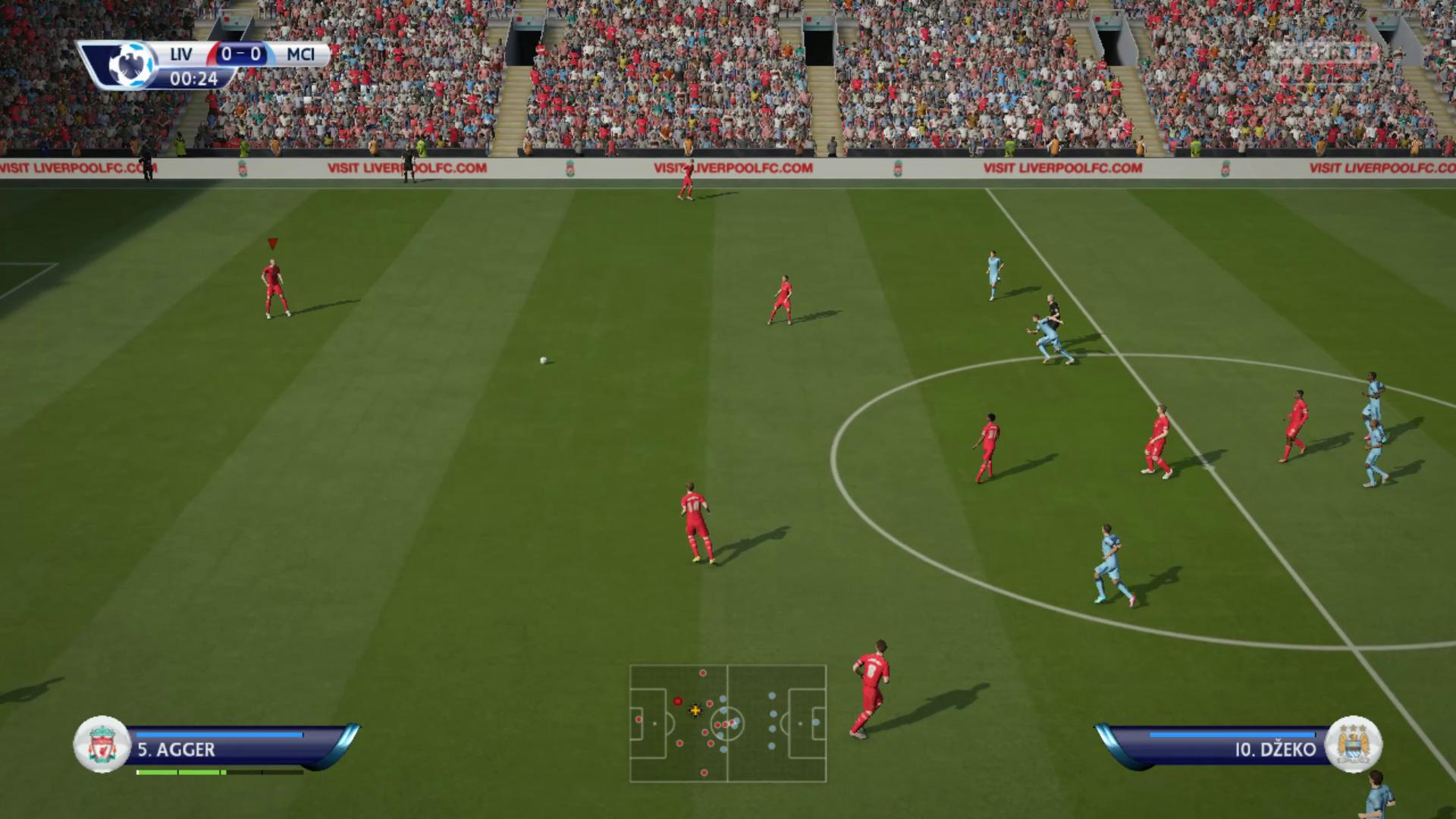Click the pitch radar minimap
This screenshot has height=819, width=1456.
click(x=727, y=723)
